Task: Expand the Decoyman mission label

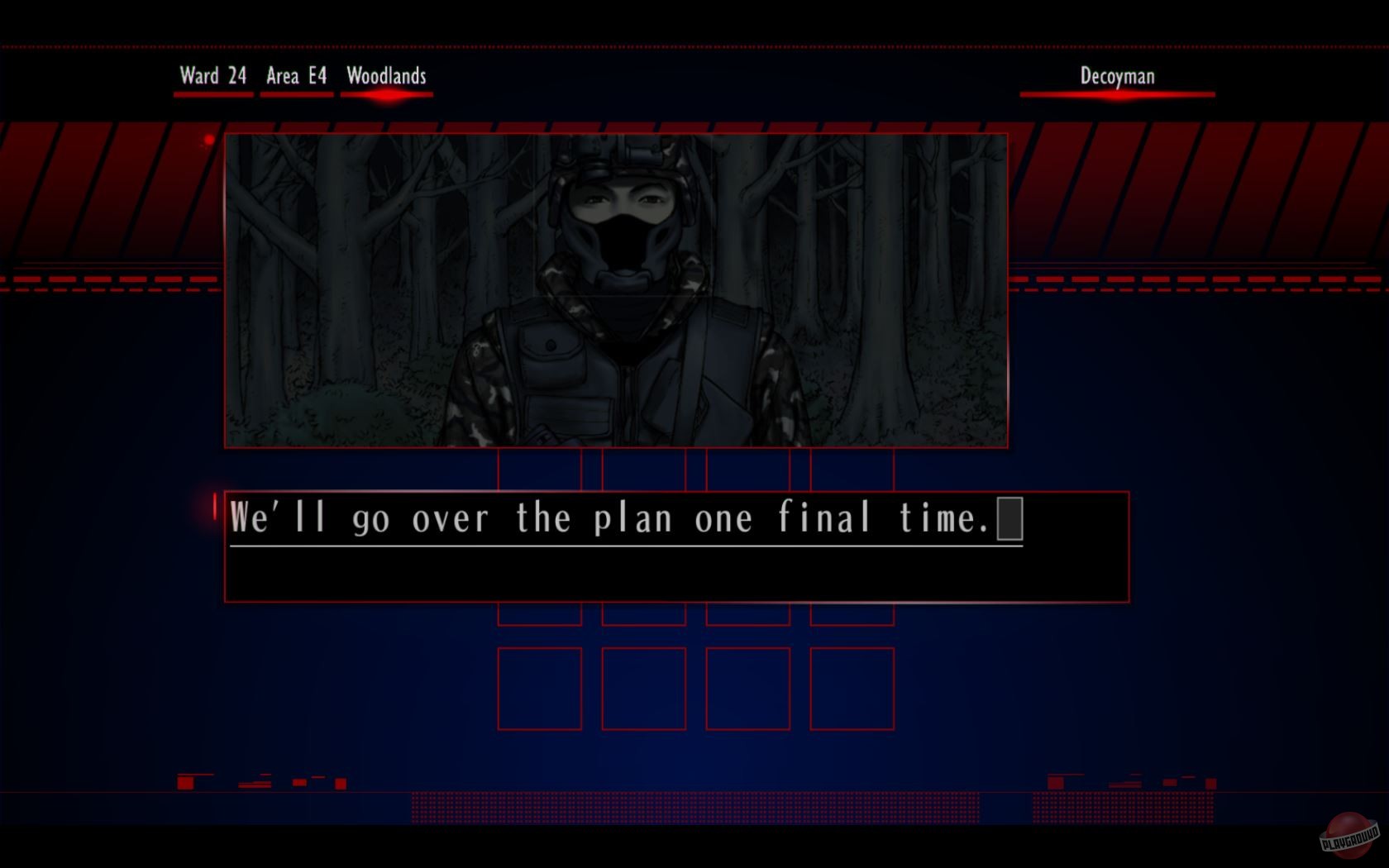Action: click(x=1116, y=76)
